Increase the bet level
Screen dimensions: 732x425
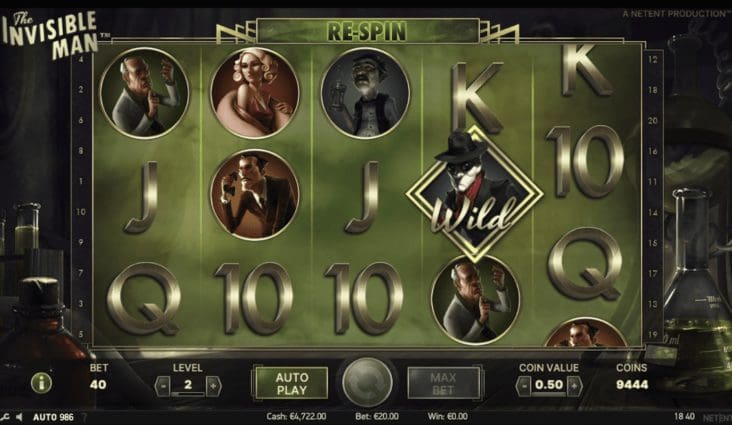point(212,385)
